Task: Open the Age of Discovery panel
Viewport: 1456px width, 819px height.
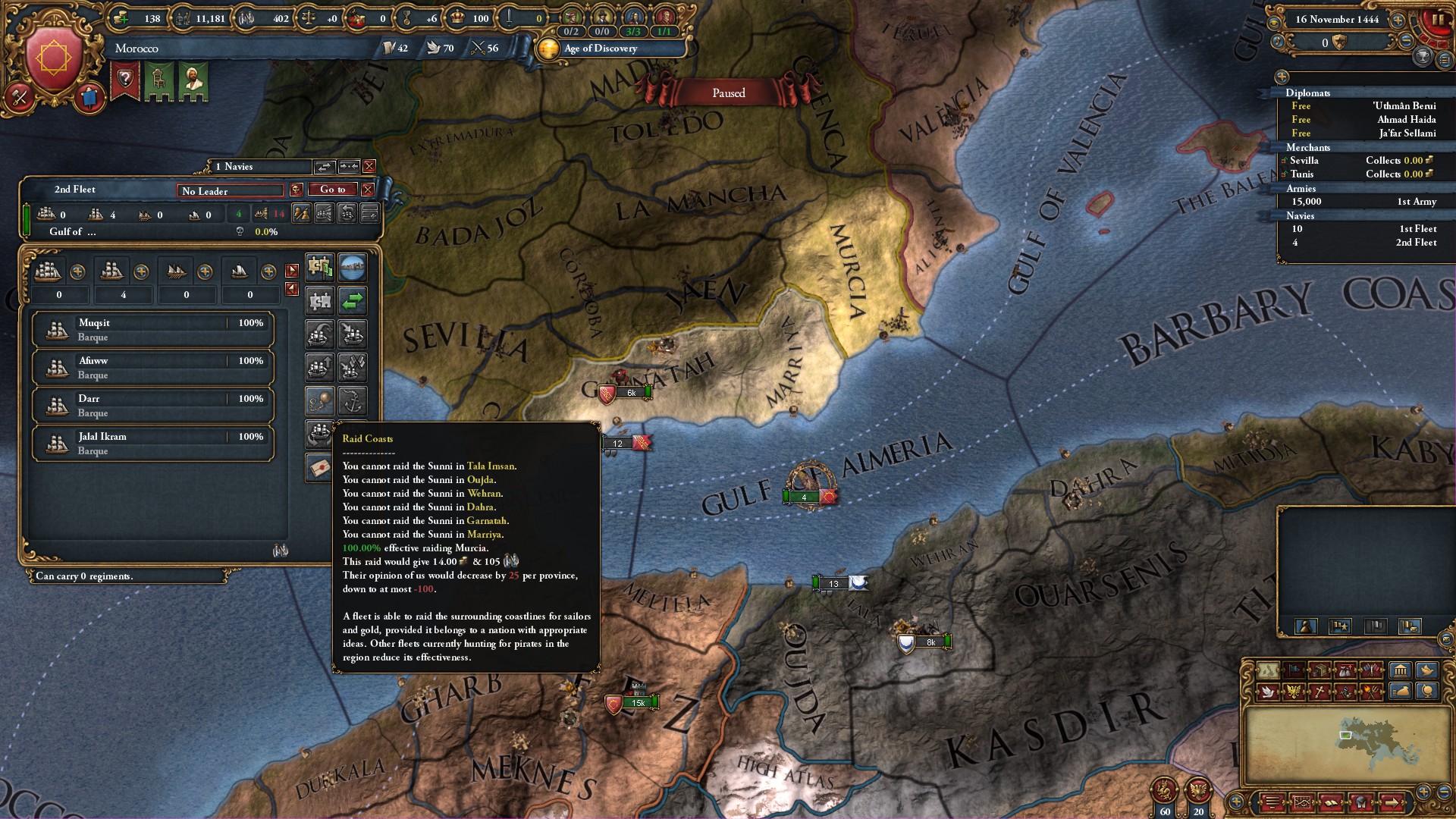Action: (x=600, y=49)
